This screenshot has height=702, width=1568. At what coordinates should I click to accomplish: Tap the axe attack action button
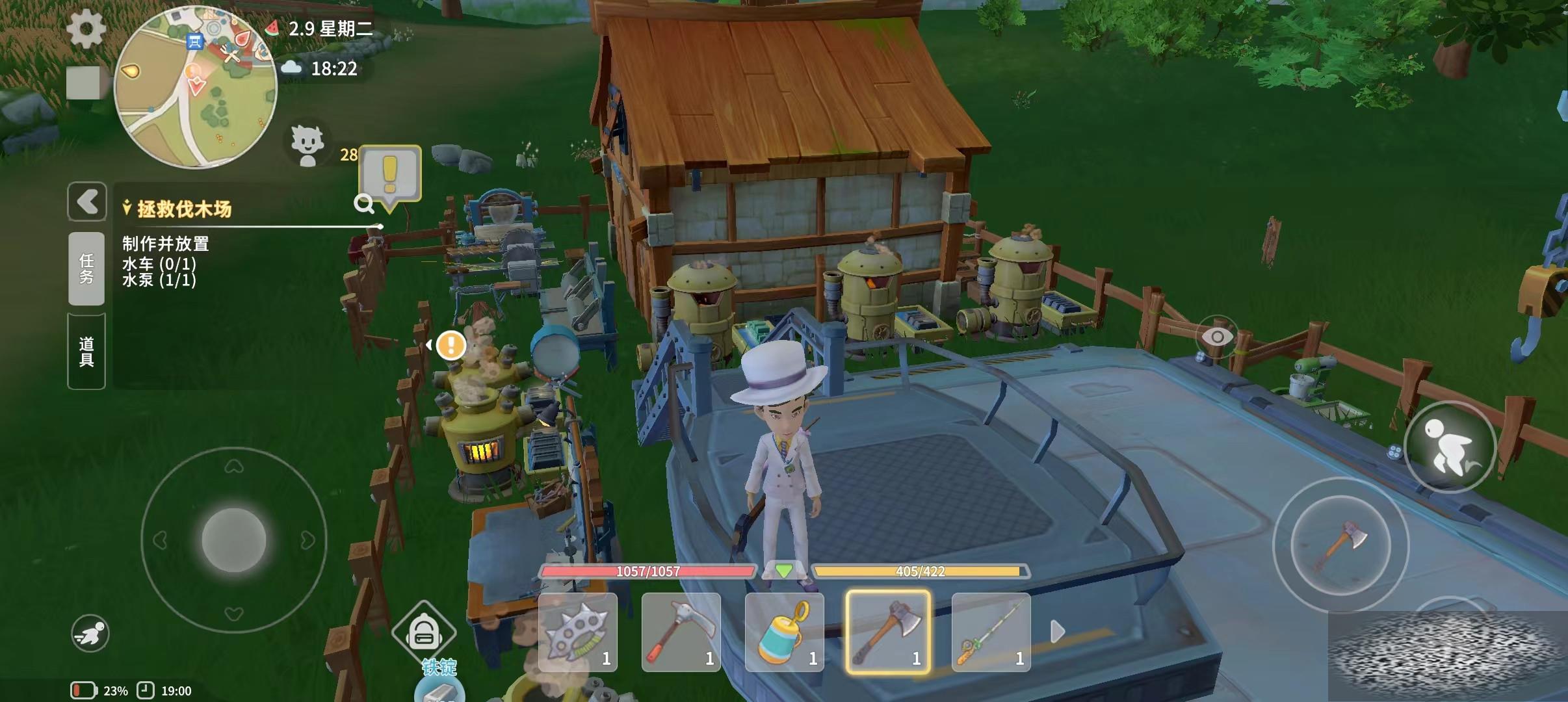[x=1340, y=545]
